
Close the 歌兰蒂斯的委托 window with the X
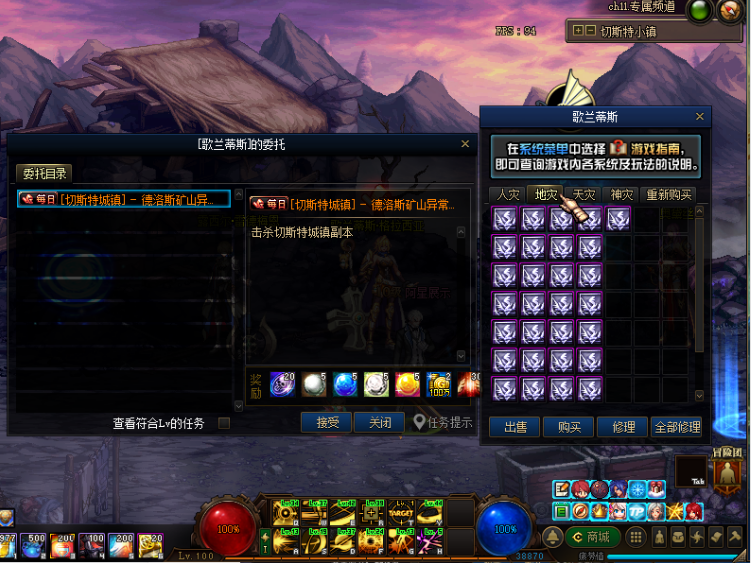click(465, 144)
